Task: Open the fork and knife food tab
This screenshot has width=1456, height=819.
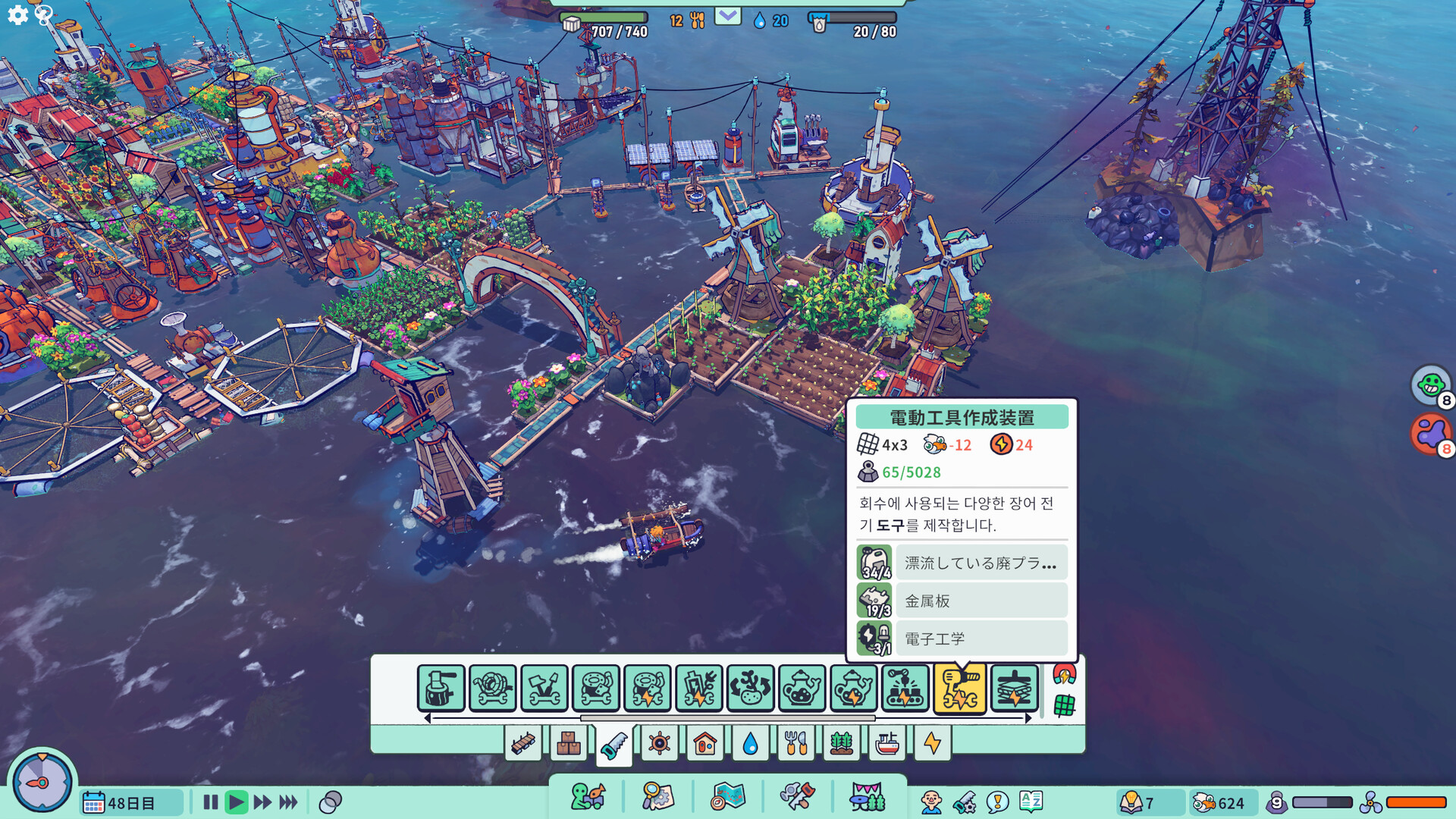Action: [x=795, y=744]
